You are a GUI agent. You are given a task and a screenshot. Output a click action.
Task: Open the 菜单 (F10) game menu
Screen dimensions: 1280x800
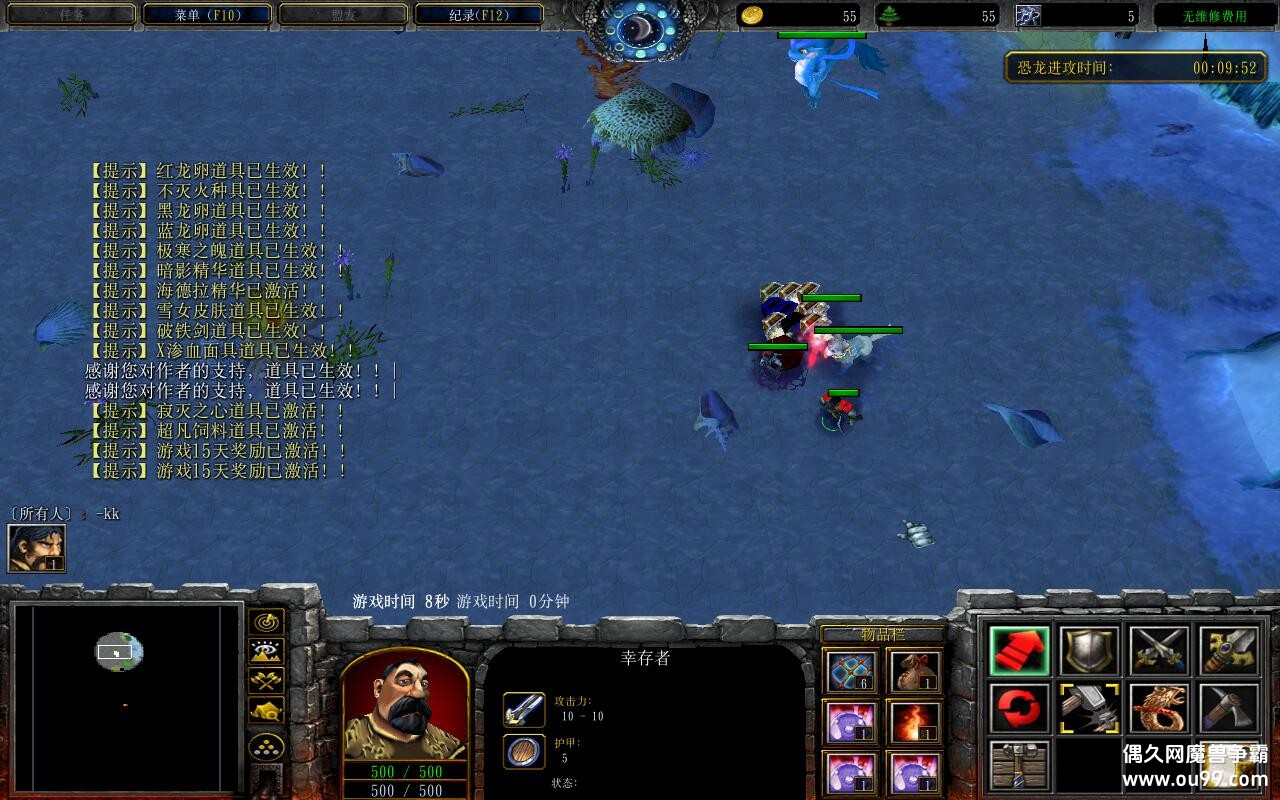[207, 15]
